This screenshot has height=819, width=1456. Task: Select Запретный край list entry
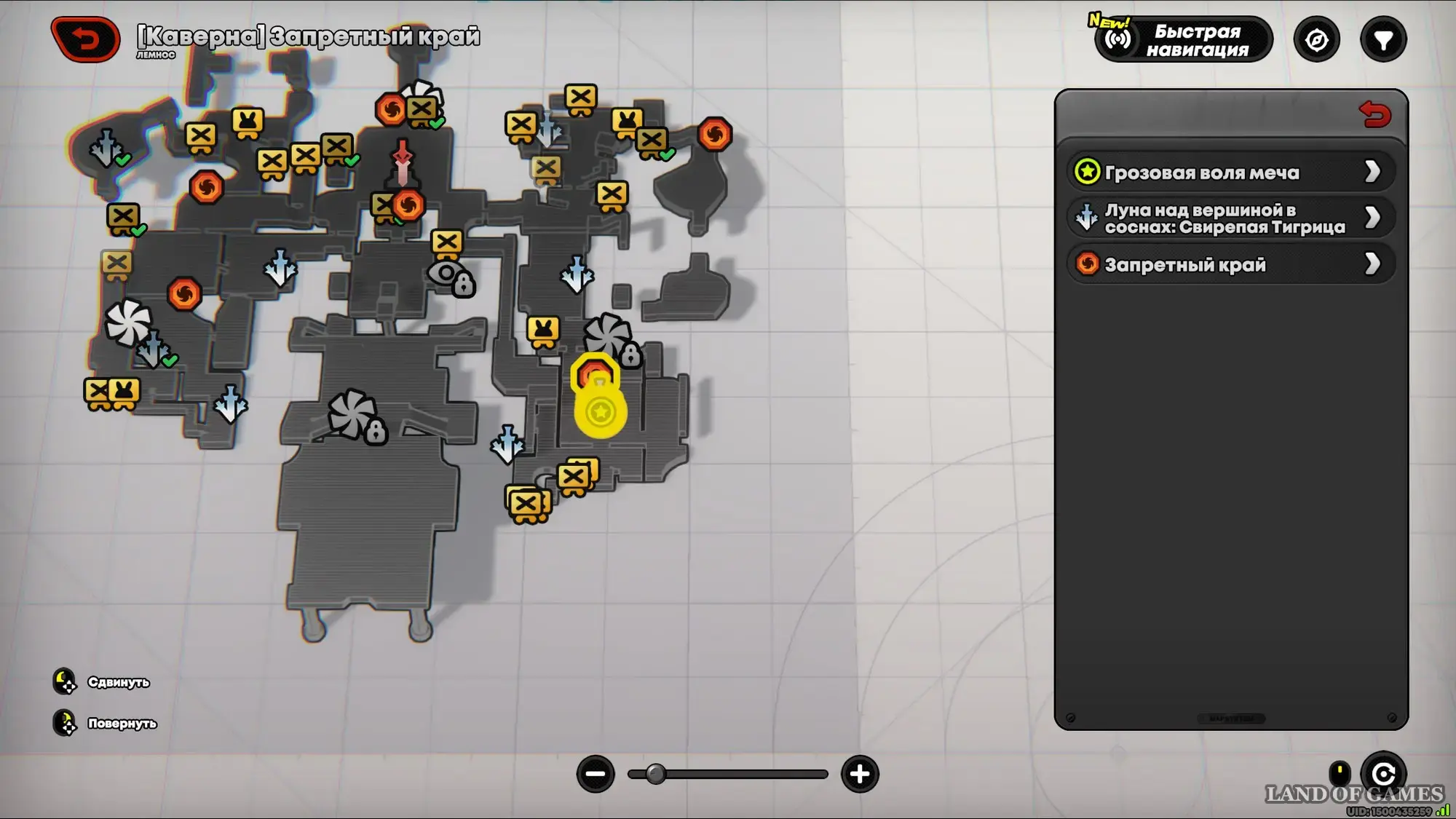pos(1230,264)
